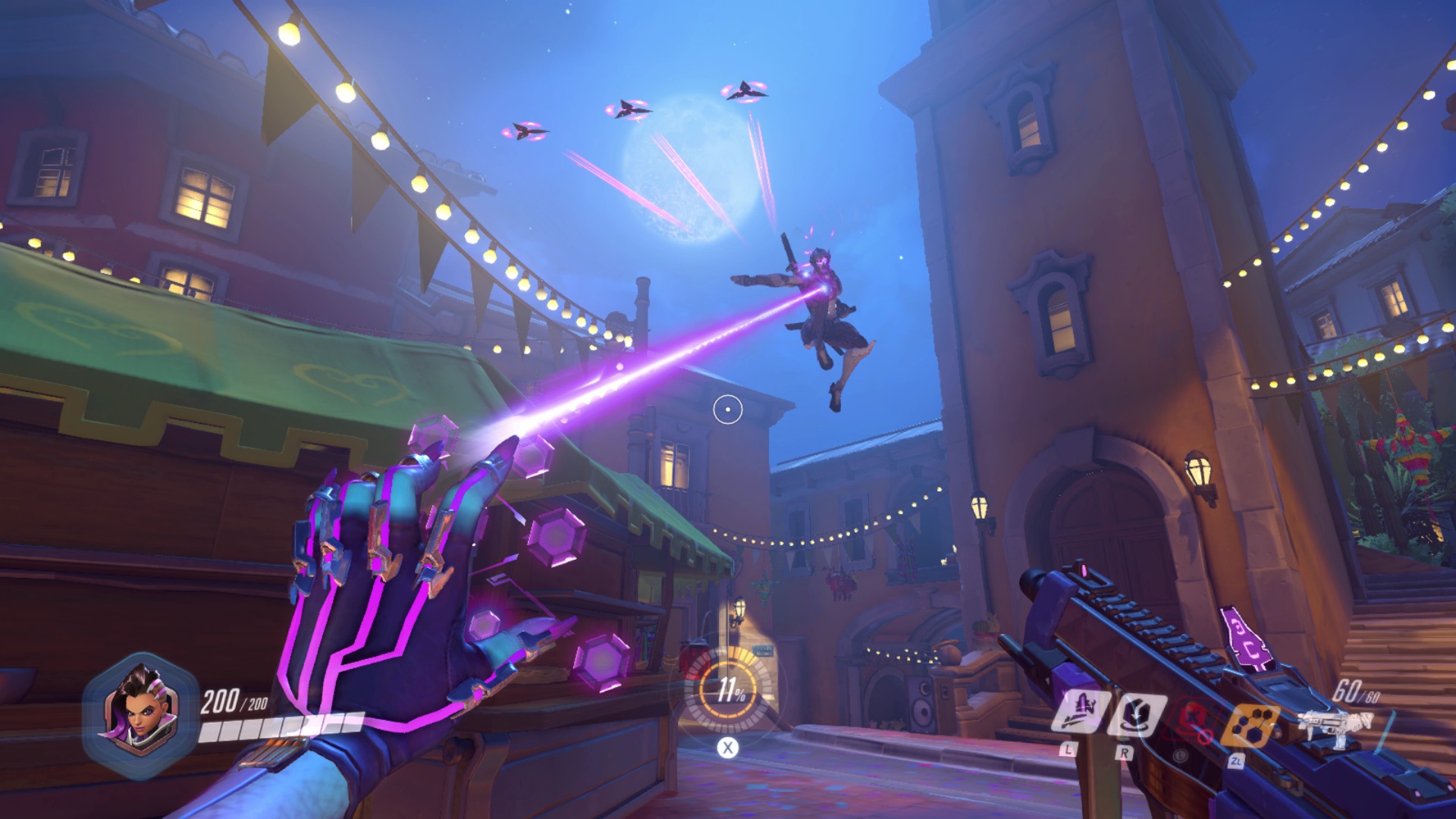This screenshot has height=819, width=1456.
Task: Click the circular crosshair reticle at screen center
Action: point(726,410)
